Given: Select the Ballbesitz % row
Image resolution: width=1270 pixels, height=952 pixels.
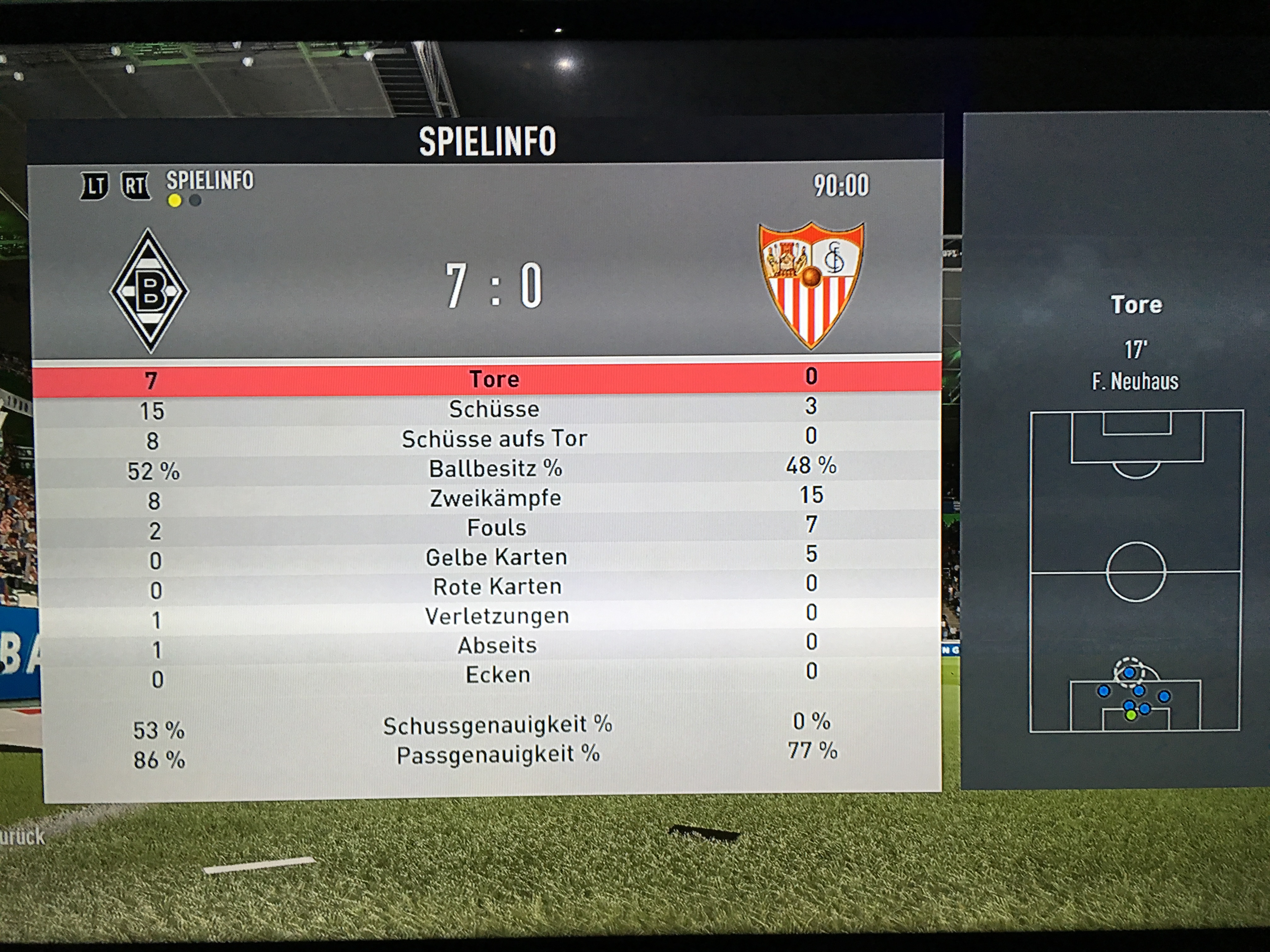Looking at the screenshot, I should tap(495, 469).
